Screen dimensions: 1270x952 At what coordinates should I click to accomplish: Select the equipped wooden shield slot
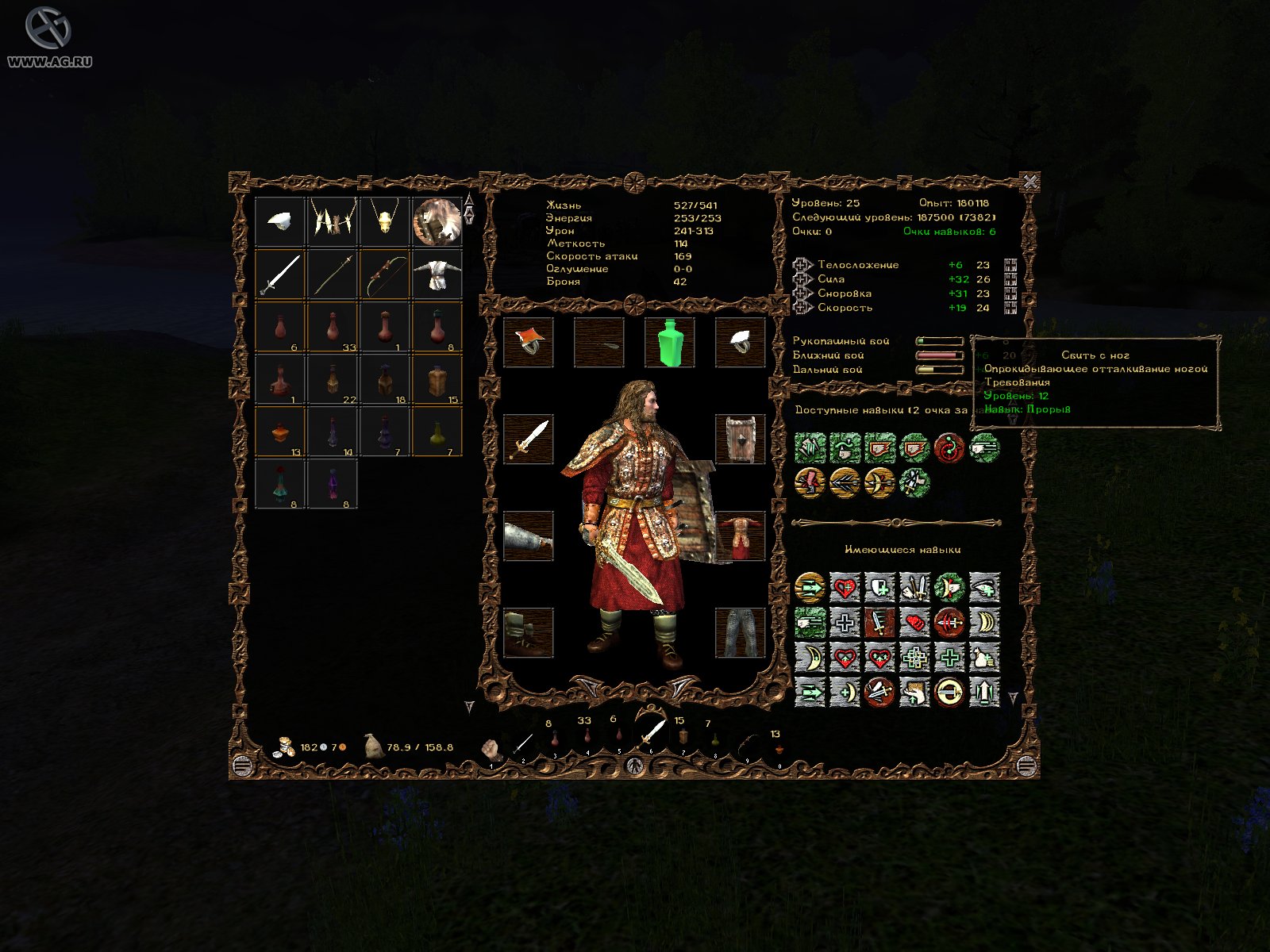click(x=740, y=439)
